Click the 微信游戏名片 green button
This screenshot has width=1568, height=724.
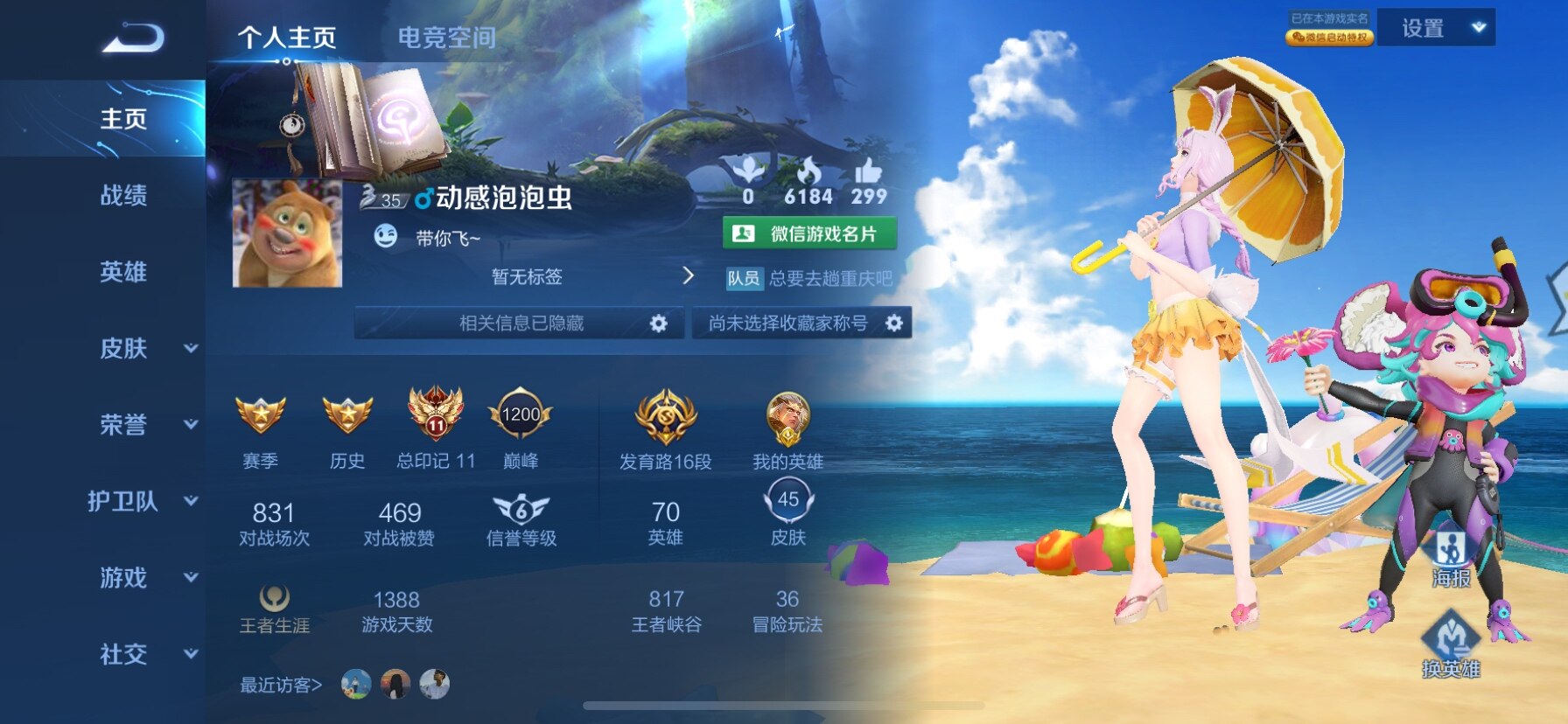[809, 233]
